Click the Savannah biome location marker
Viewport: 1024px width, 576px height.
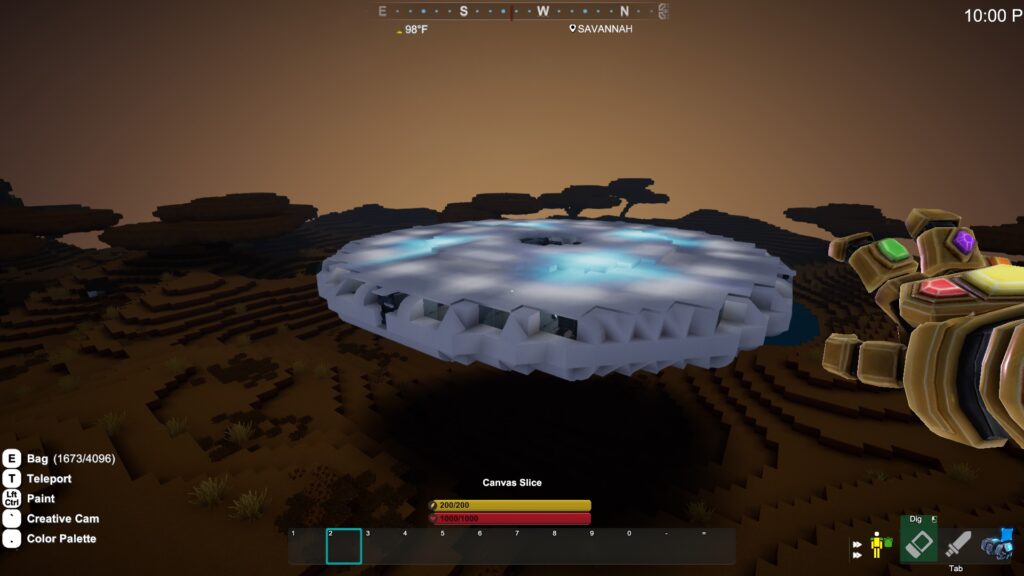pyautogui.click(x=601, y=29)
